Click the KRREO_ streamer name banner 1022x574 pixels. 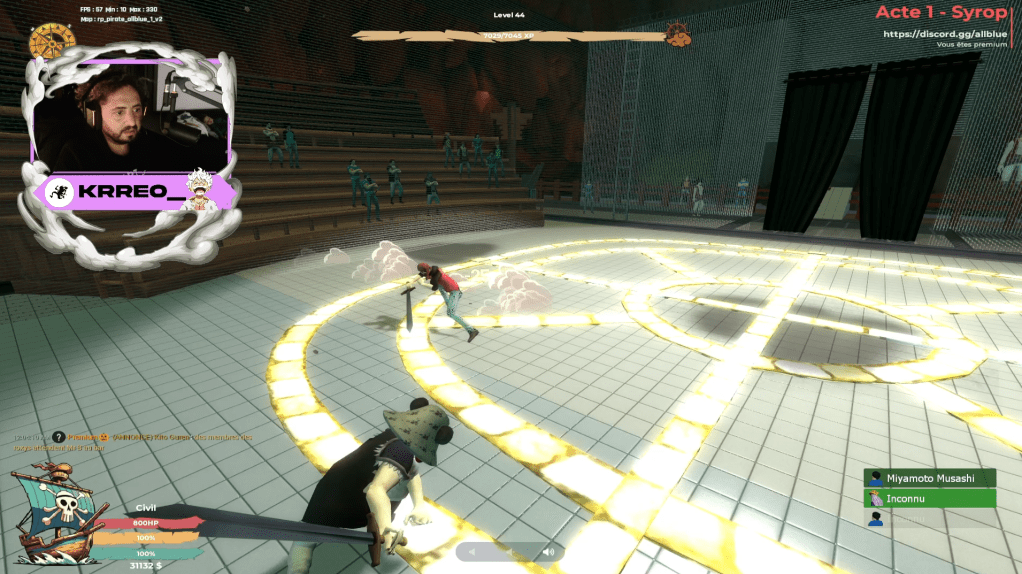coord(134,192)
